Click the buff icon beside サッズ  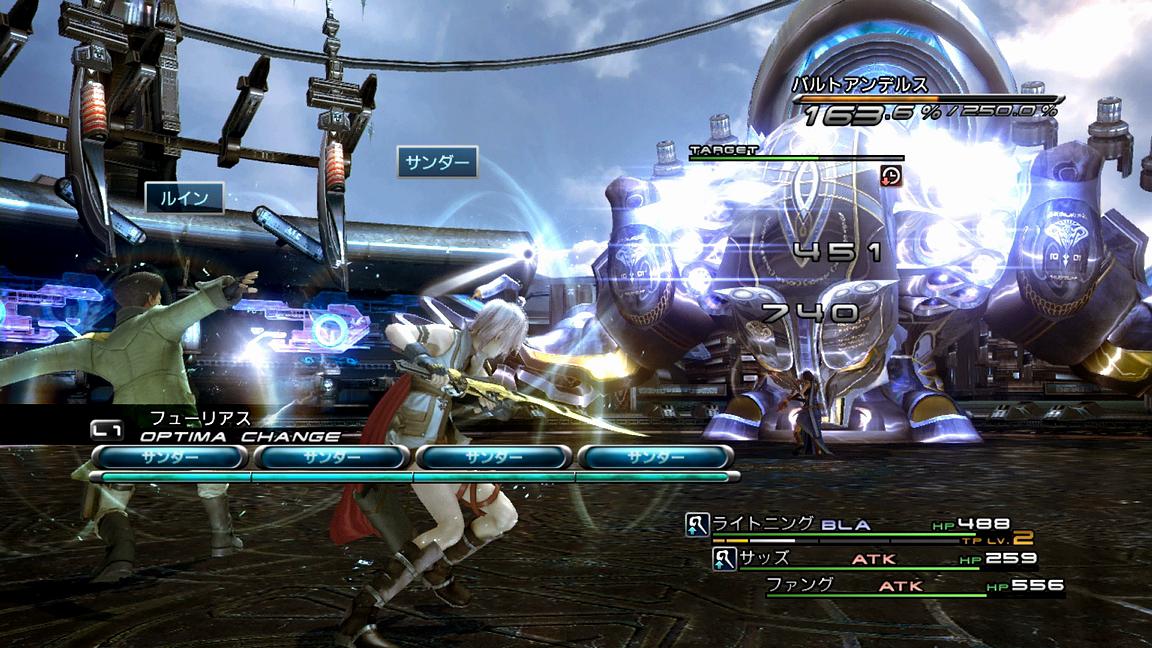tap(724, 559)
